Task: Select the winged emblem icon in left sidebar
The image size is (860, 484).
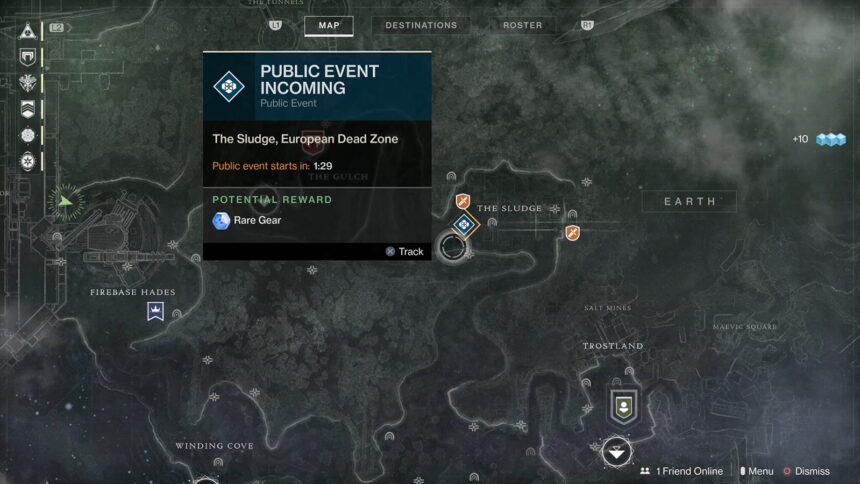Action: [27, 83]
